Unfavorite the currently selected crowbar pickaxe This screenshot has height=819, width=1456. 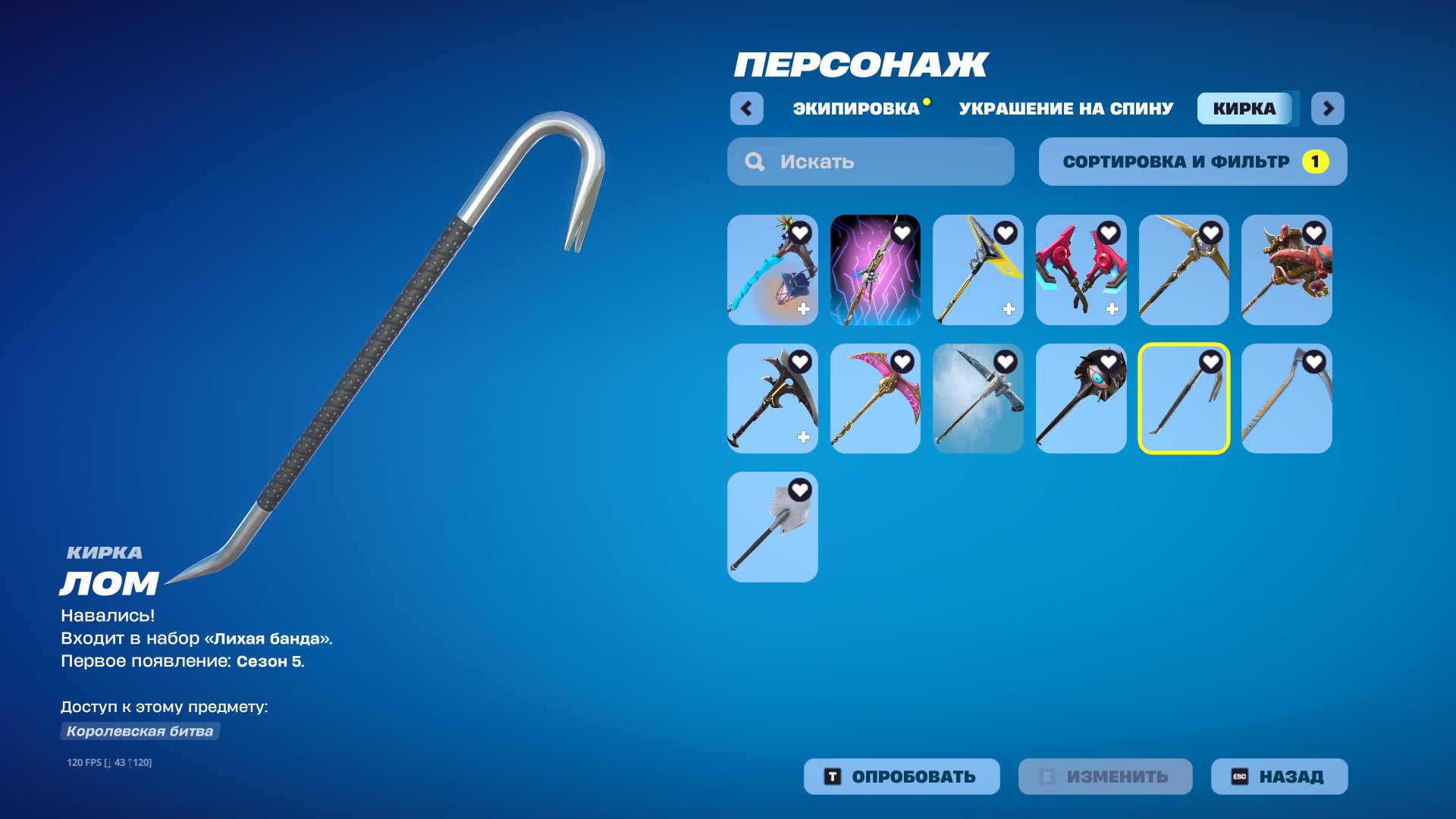point(1213,362)
